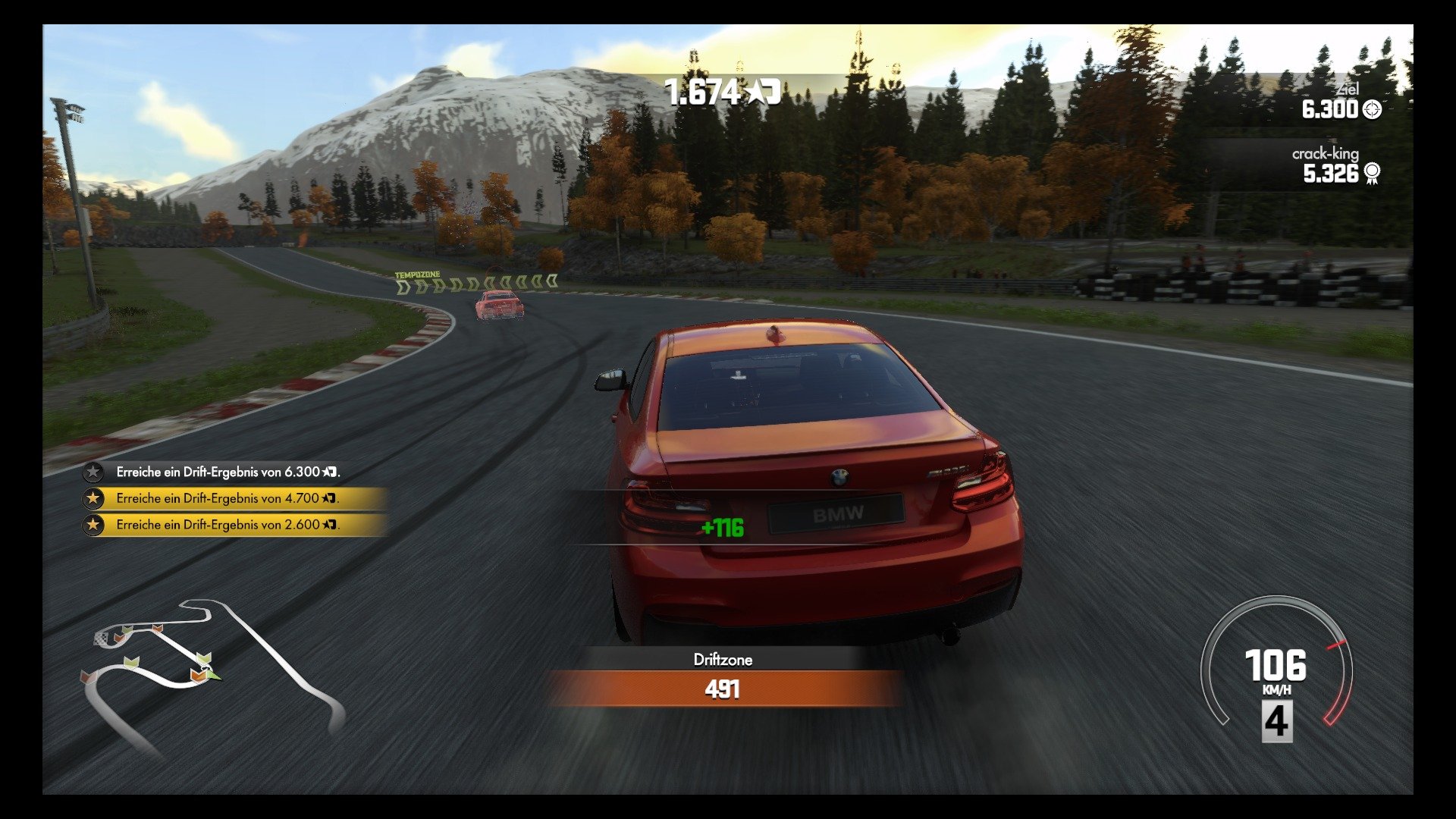Select the crosshair target icon beside Ziel 6.300

pos(1371,109)
